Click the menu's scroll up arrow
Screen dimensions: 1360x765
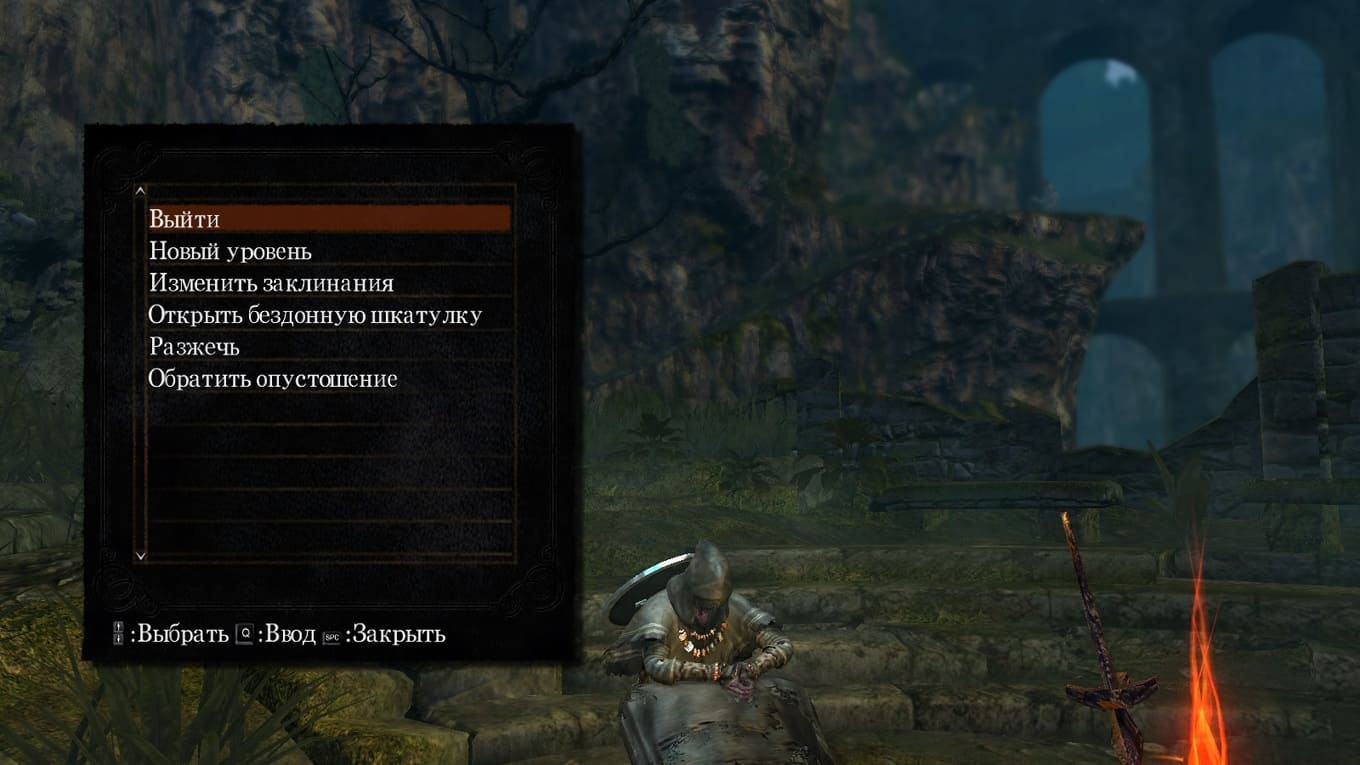(x=140, y=190)
